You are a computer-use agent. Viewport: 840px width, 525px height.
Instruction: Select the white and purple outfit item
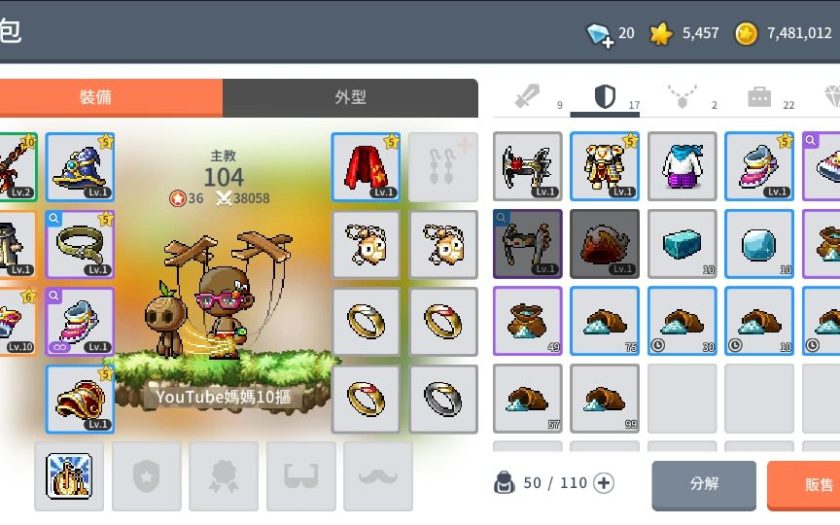click(682, 166)
